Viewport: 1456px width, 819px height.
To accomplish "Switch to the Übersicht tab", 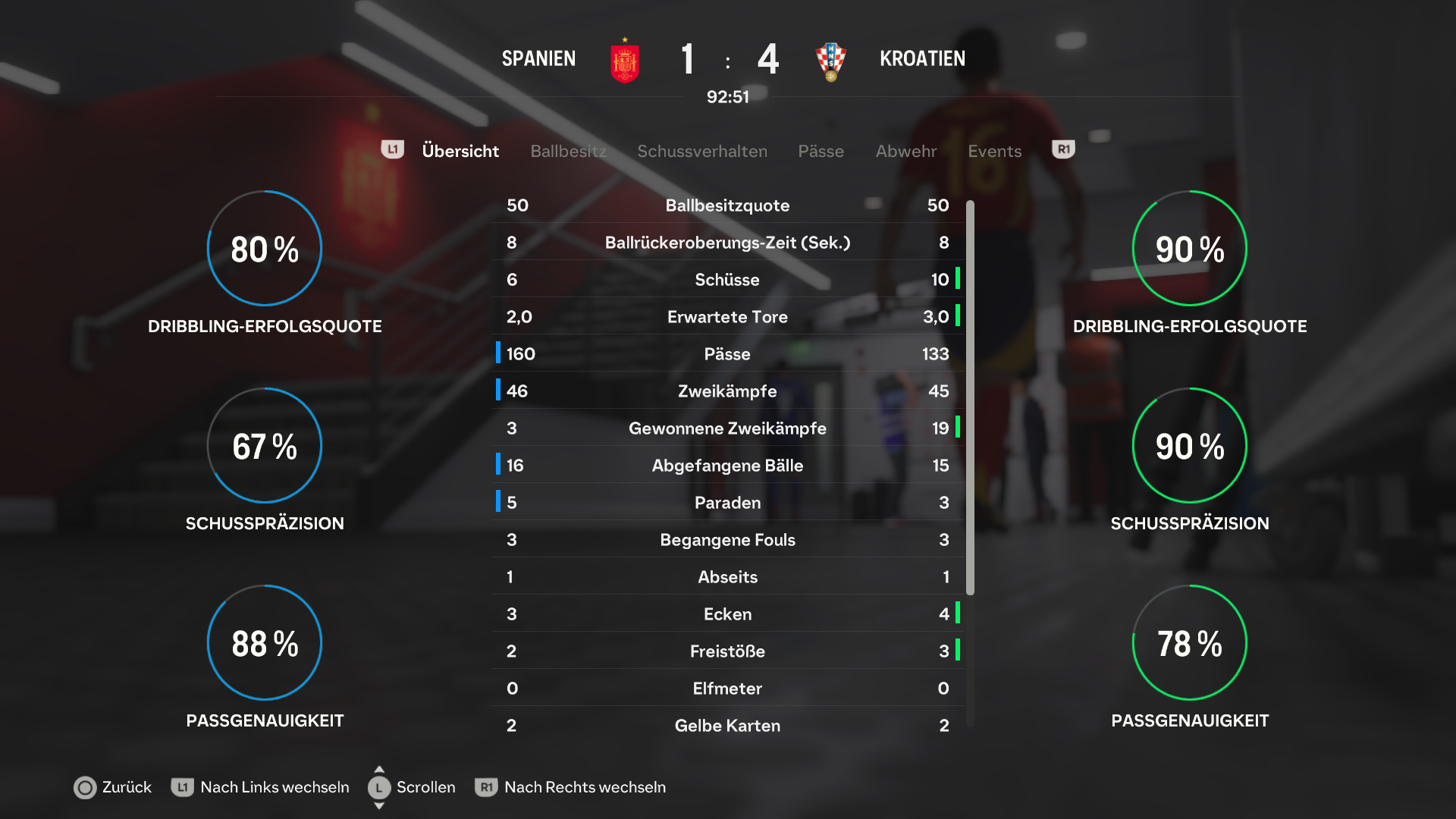I will (x=460, y=151).
